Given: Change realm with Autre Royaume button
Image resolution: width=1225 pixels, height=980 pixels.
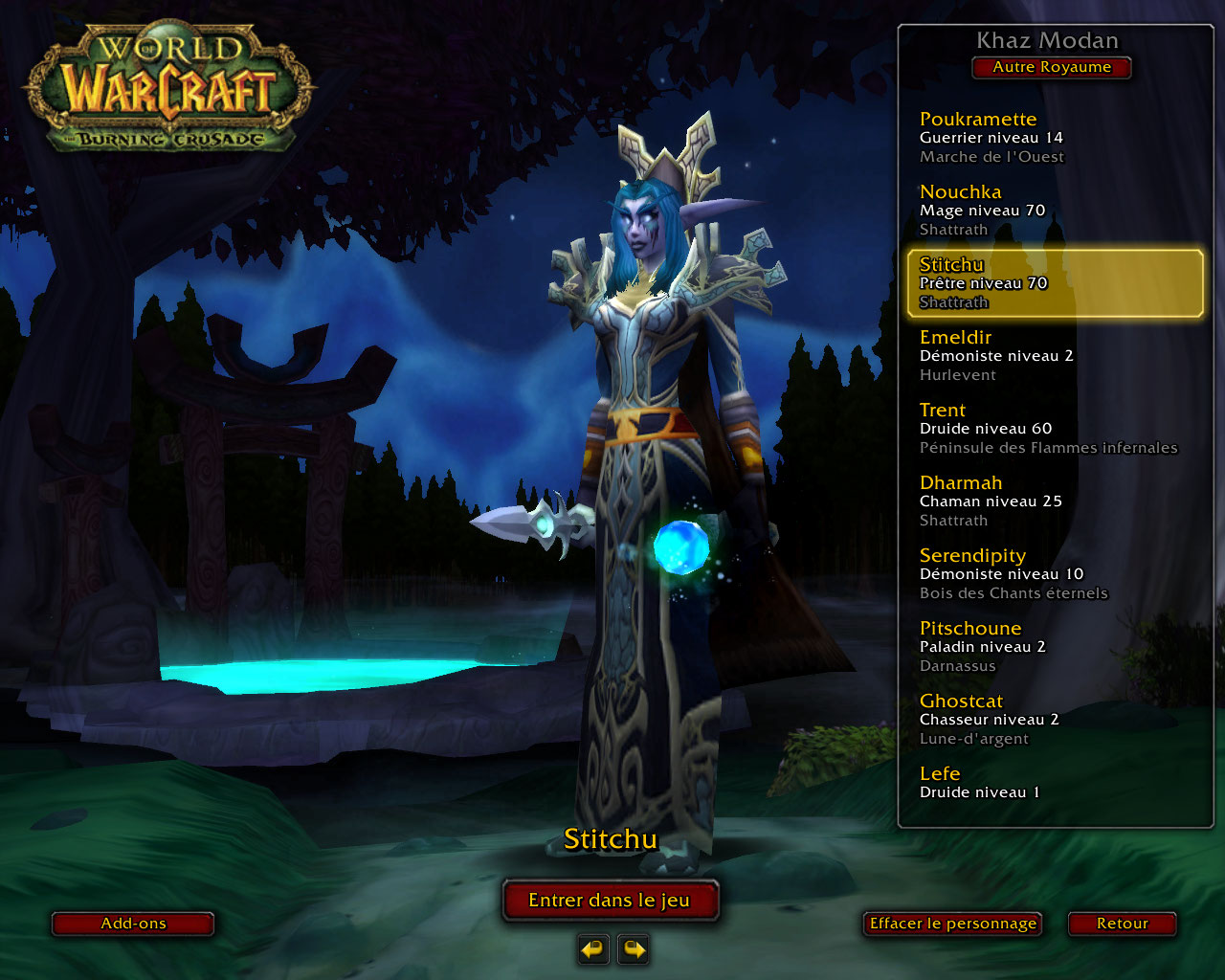Looking at the screenshot, I should (1051, 68).
